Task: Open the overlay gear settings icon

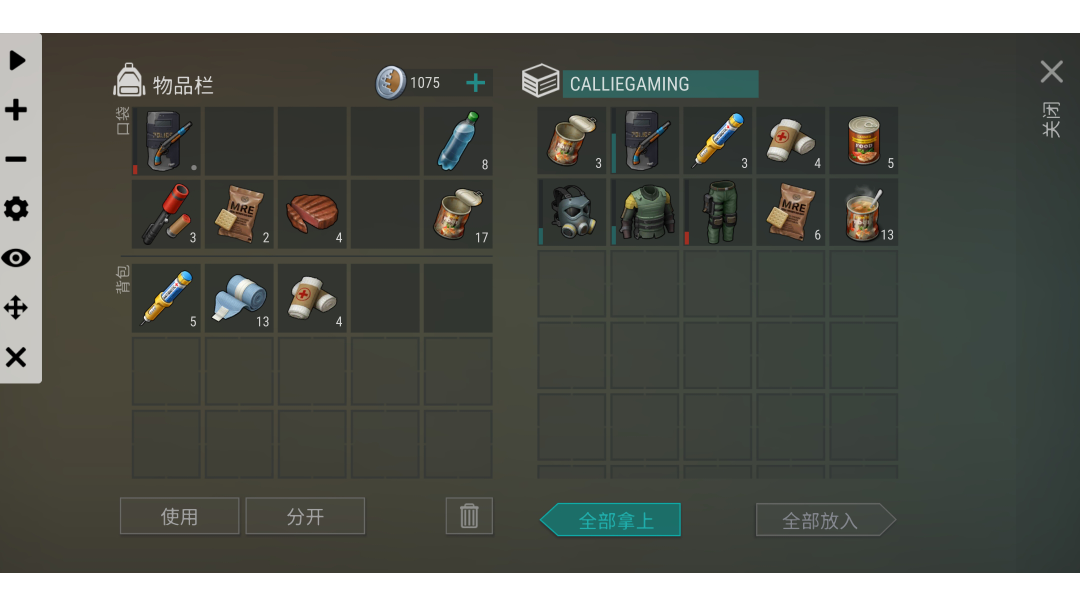Action: coord(16,209)
